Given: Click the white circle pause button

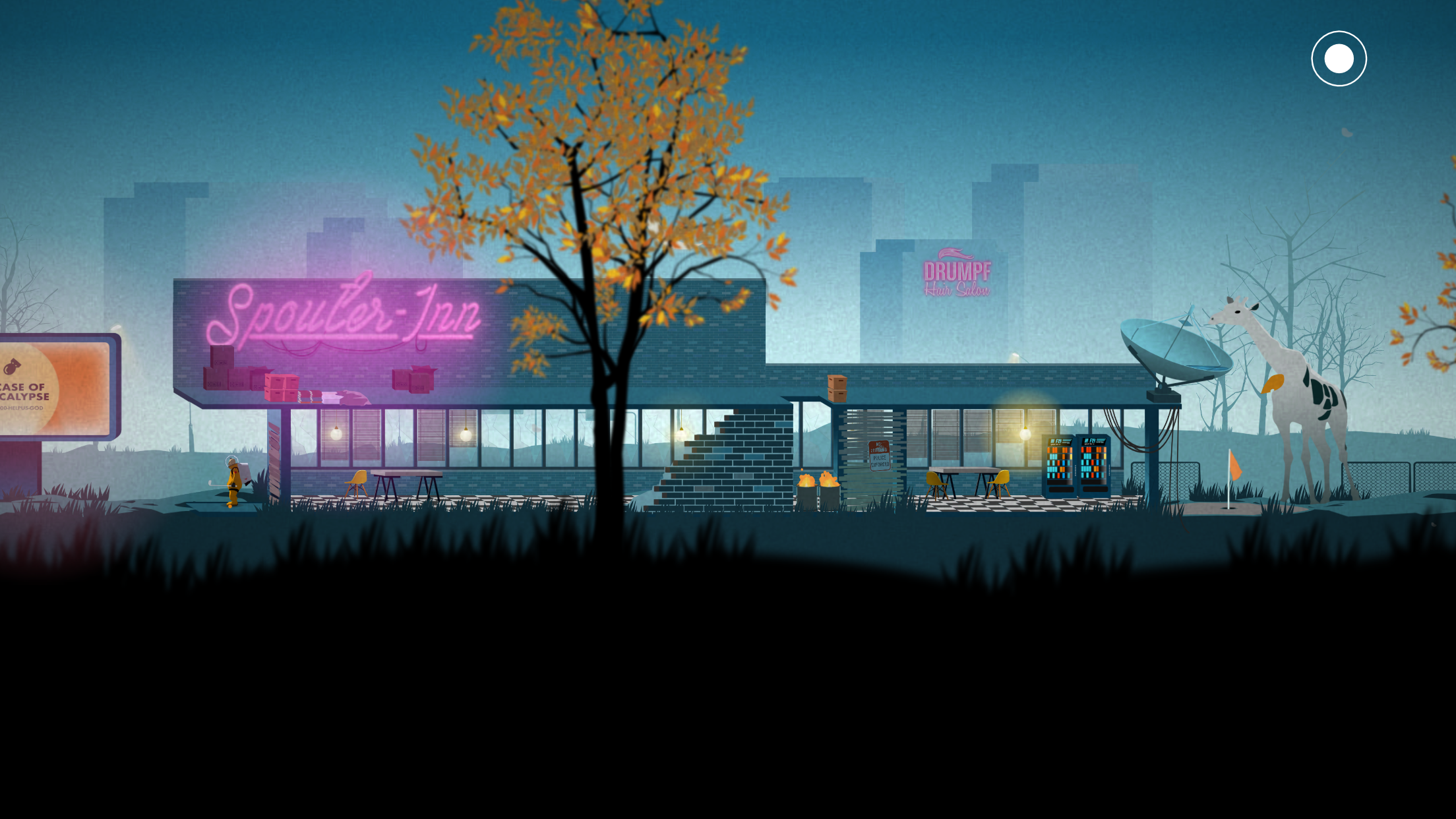Looking at the screenshot, I should point(1339,58).
